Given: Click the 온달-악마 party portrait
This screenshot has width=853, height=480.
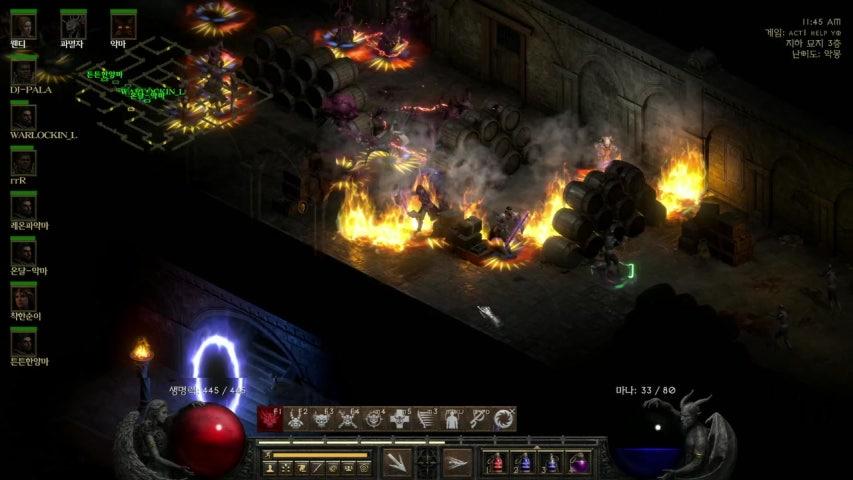Looking at the screenshot, I should [x=23, y=252].
